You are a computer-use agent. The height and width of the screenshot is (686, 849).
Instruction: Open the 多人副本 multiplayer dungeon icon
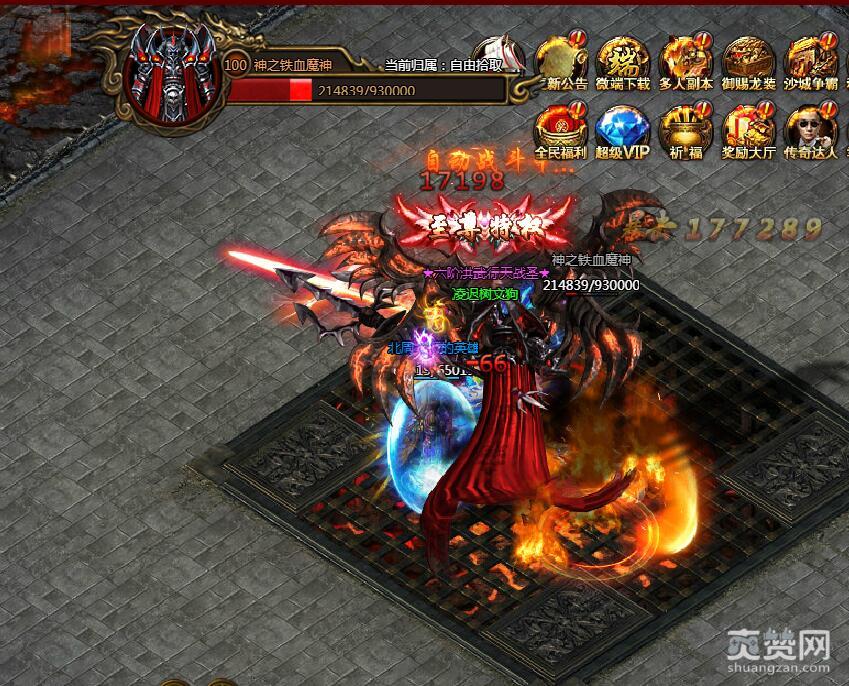pos(685,60)
